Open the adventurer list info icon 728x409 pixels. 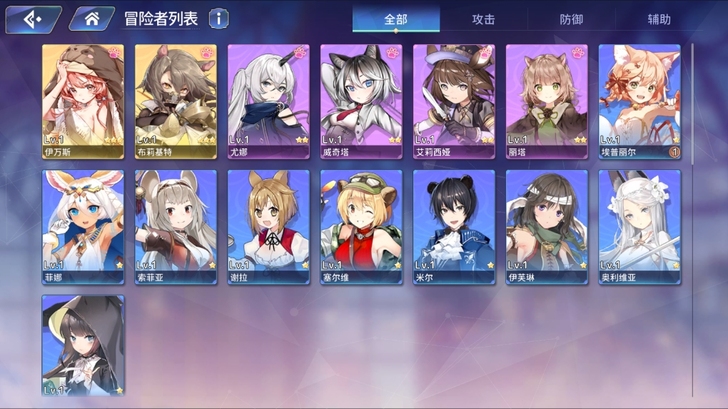[218, 18]
